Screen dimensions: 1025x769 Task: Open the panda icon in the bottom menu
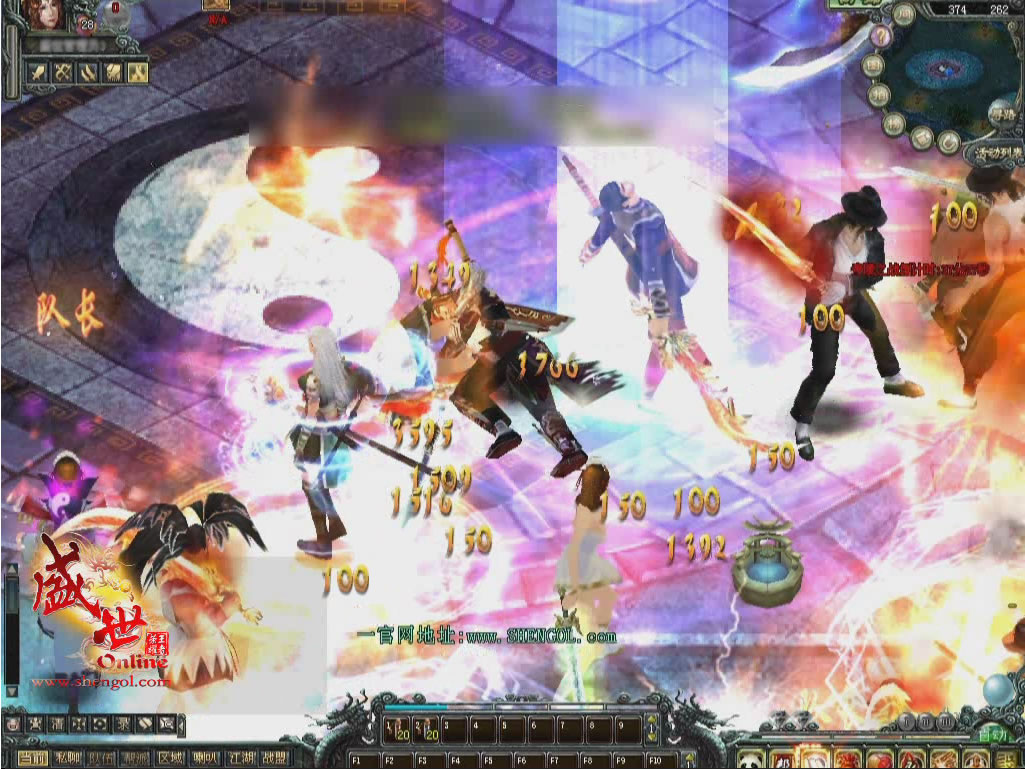(x=750, y=760)
